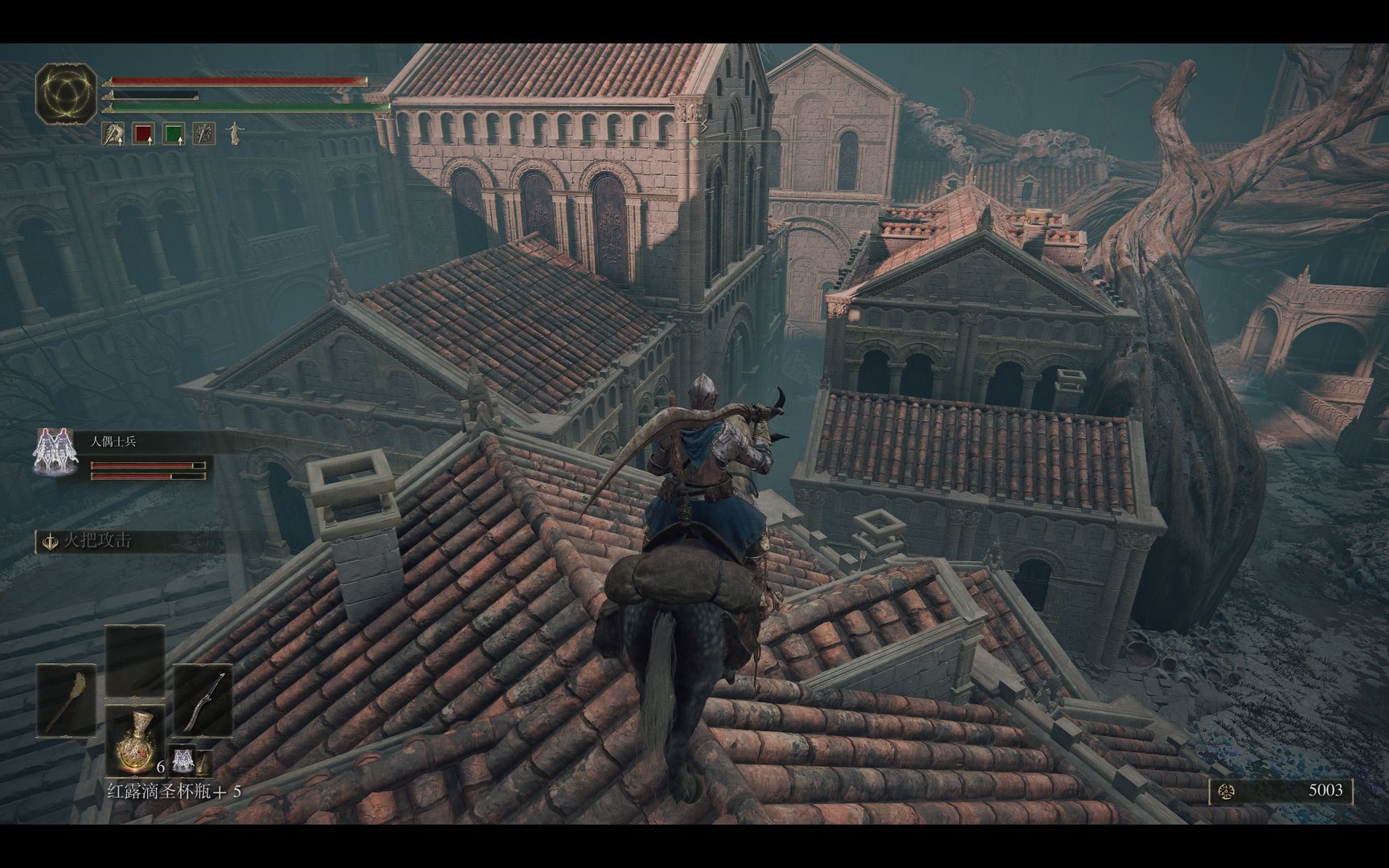Click the glowing rune emblem beside the bars
Screen dimensions: 1389x868
66,95
